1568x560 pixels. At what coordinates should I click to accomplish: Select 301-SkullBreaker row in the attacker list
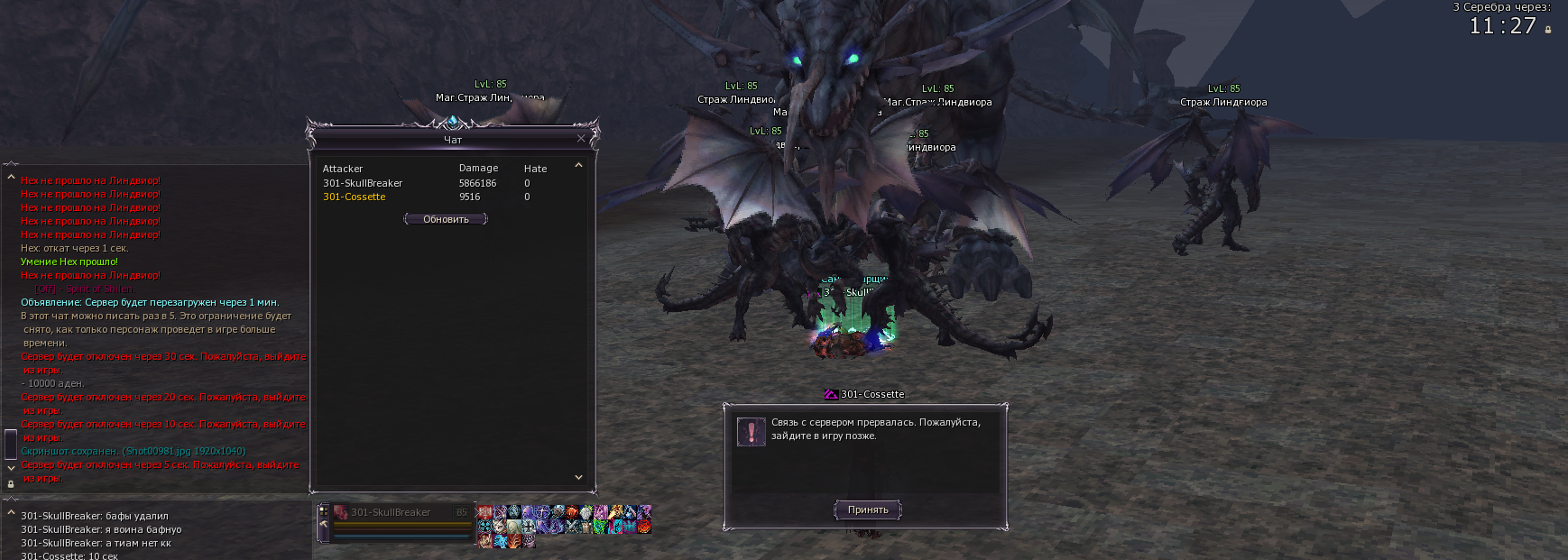click(363, 183)
